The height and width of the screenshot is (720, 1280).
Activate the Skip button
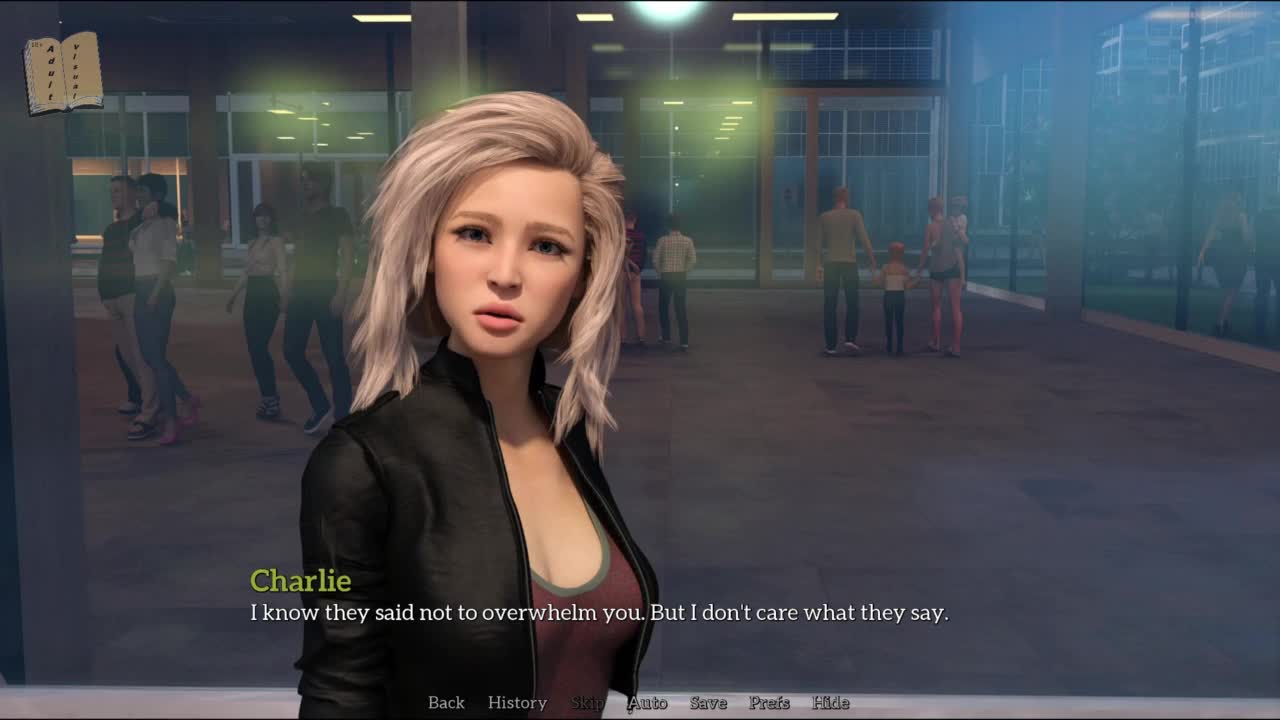(587, 703)
